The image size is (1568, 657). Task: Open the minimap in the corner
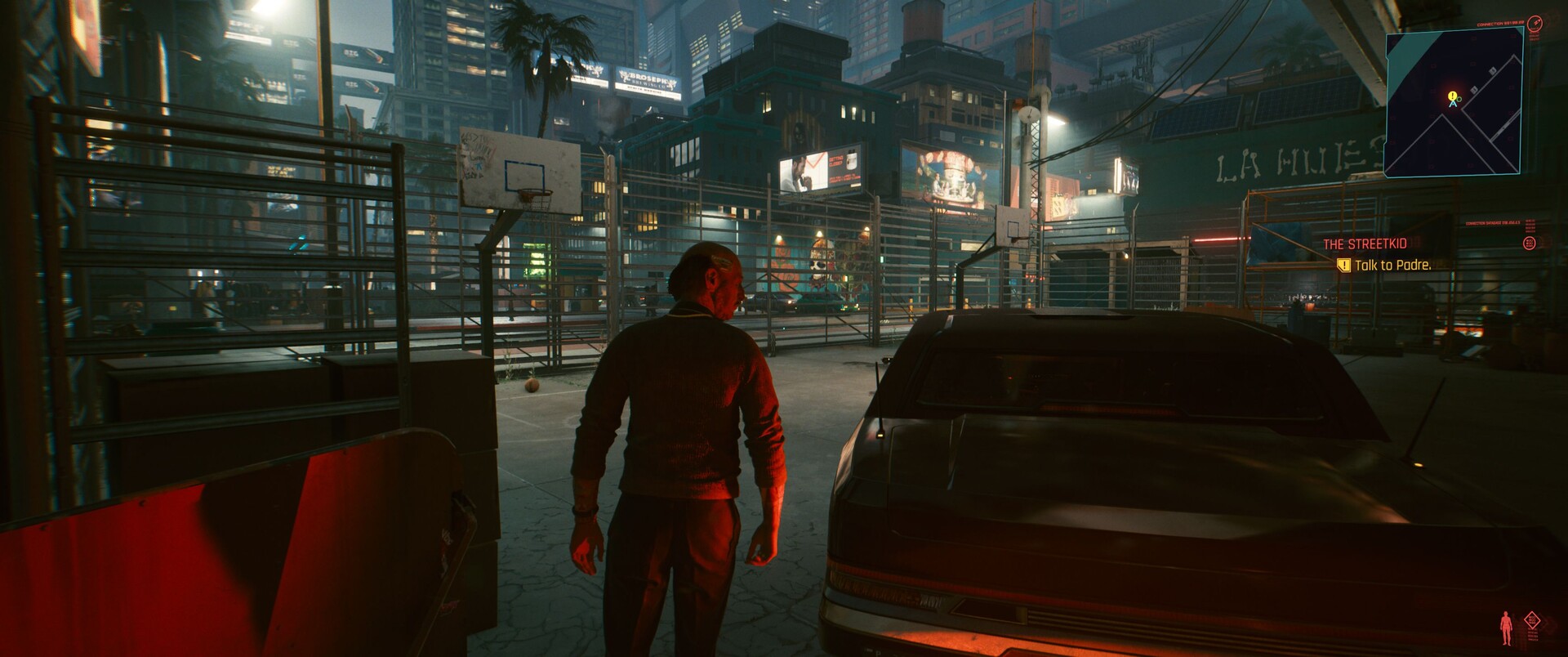click(x=1454, y=102)
